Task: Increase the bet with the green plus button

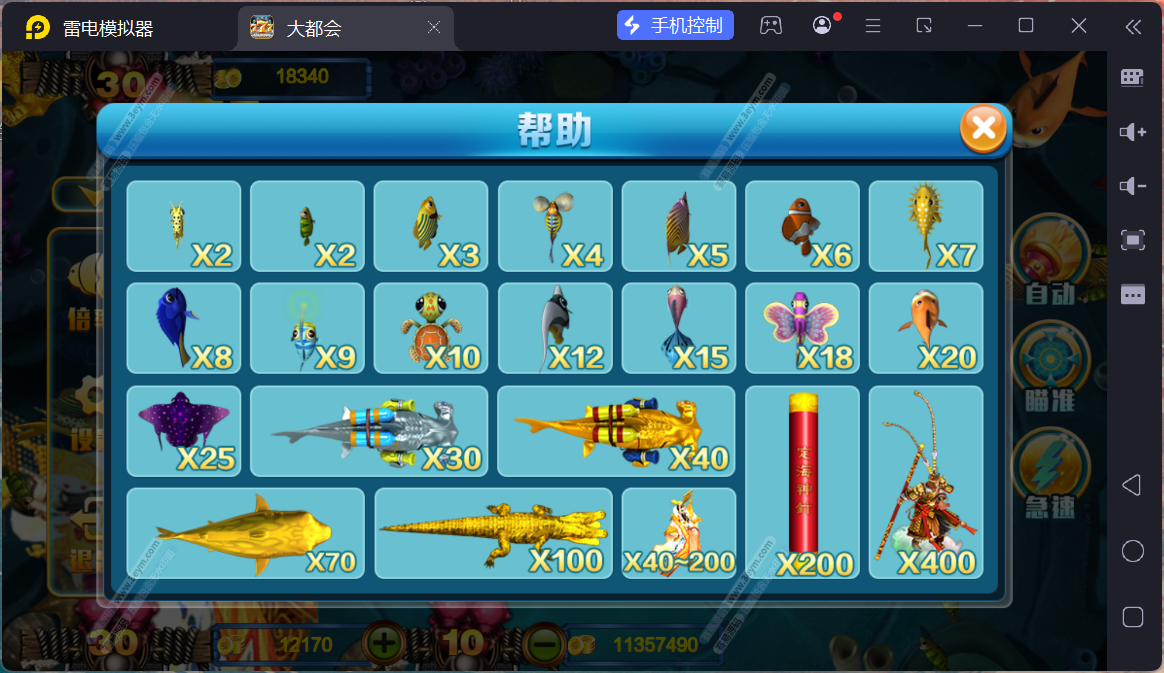Action: pyautogui.click(x=385, y=643)
